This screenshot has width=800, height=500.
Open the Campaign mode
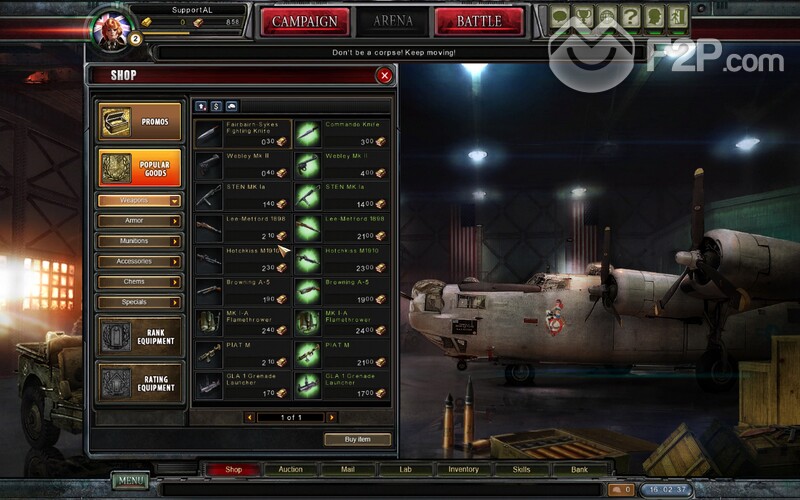[304, 21]
